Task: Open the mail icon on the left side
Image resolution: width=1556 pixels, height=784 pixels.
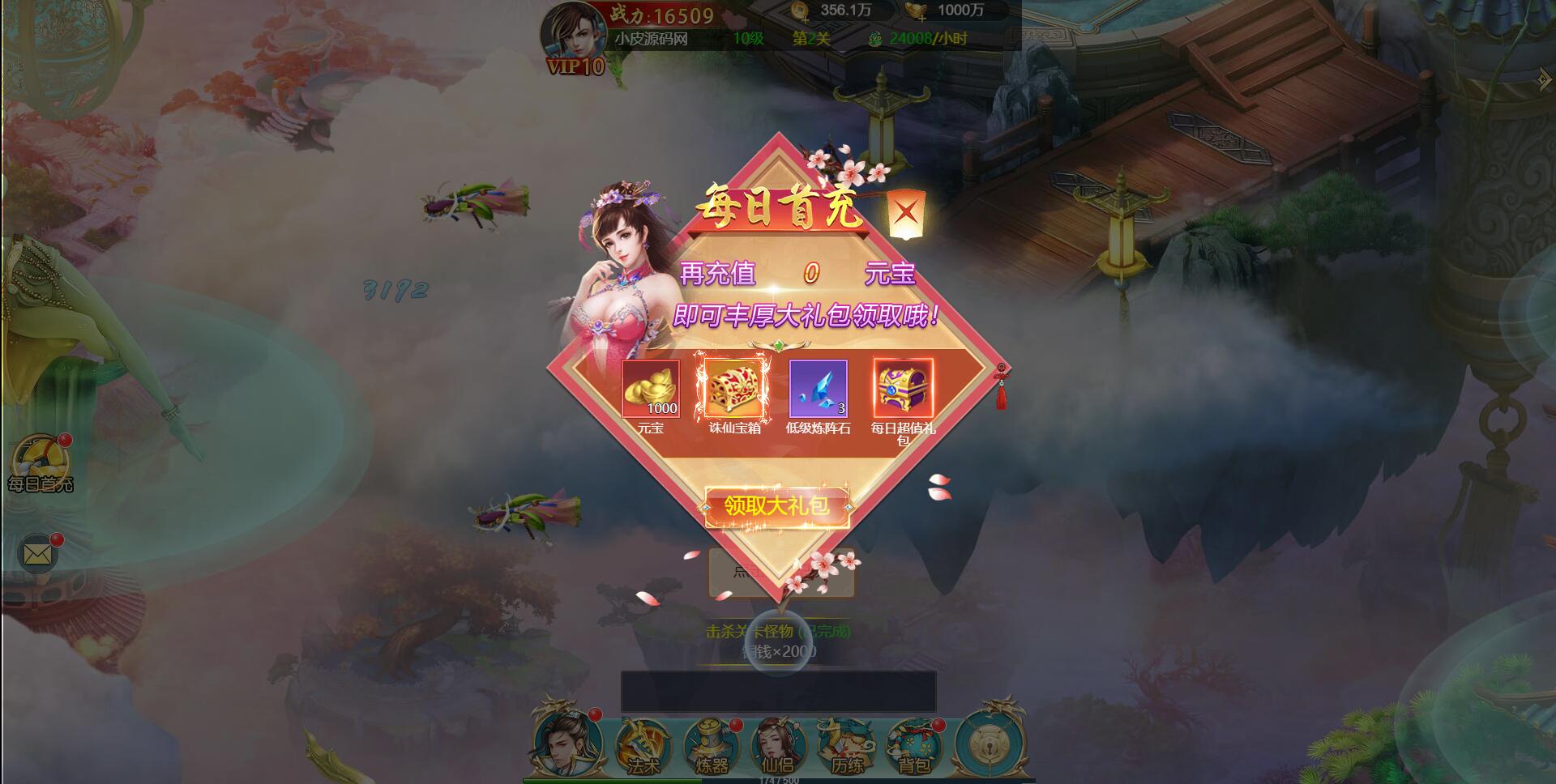Action: tap(36, 553)
